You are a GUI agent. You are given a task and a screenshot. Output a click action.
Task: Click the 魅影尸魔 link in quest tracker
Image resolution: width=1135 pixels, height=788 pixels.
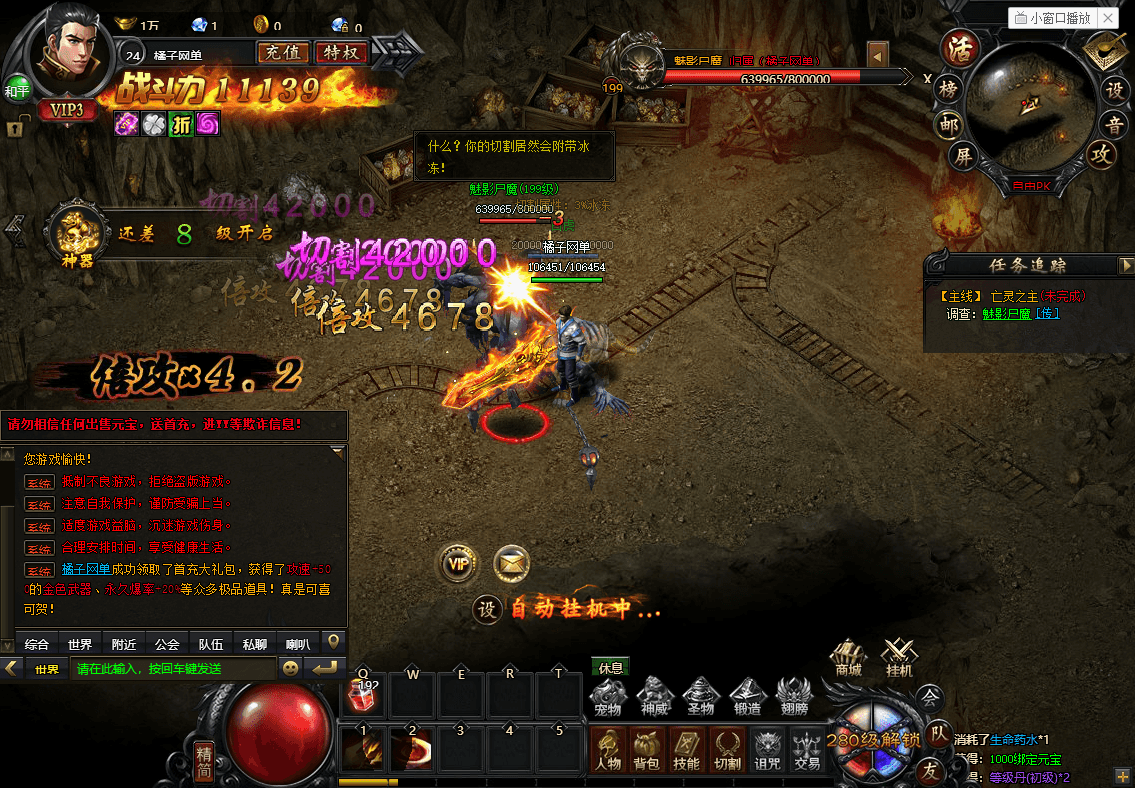point(1005,313)
